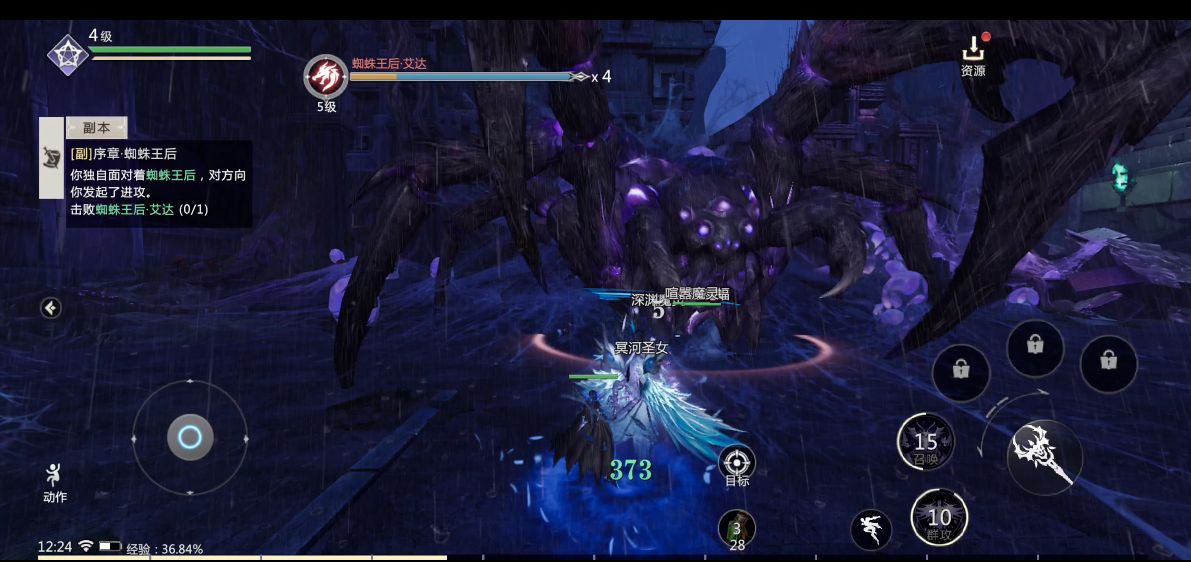
Task: Click the player's pentagram class avatar
Action: click(x=68, y=54)
